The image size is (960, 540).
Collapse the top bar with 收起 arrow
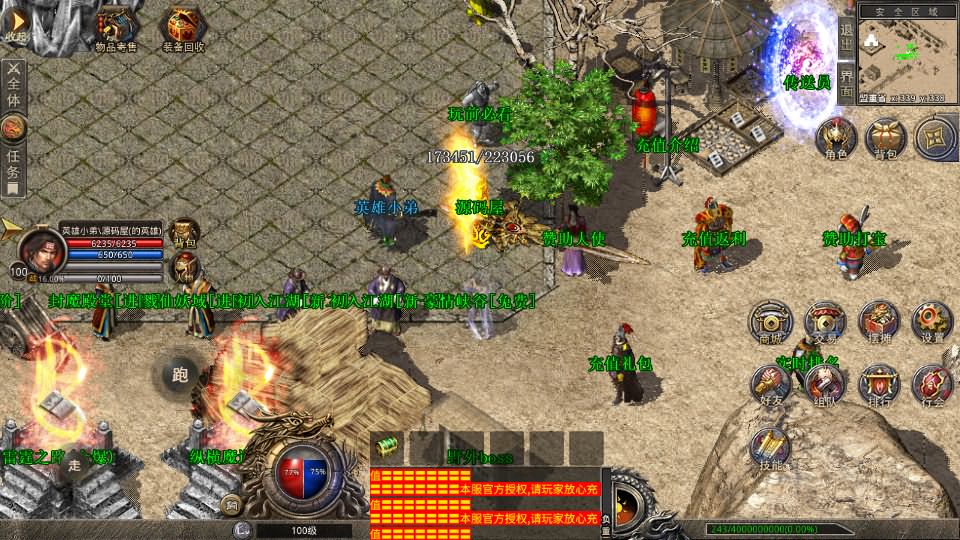click(x=17, y=24)
